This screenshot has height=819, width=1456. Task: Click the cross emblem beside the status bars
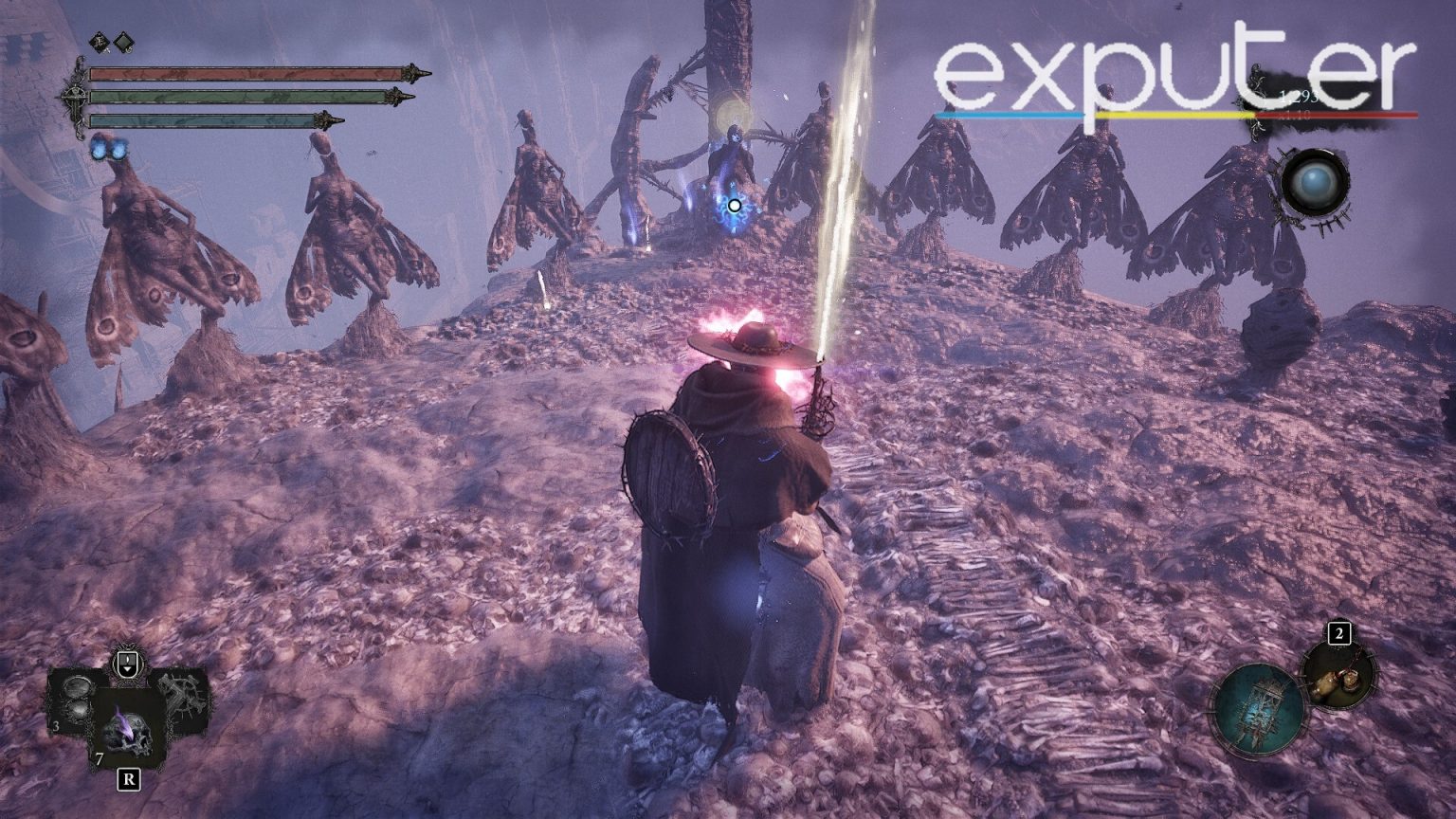[x=77, y=98]
